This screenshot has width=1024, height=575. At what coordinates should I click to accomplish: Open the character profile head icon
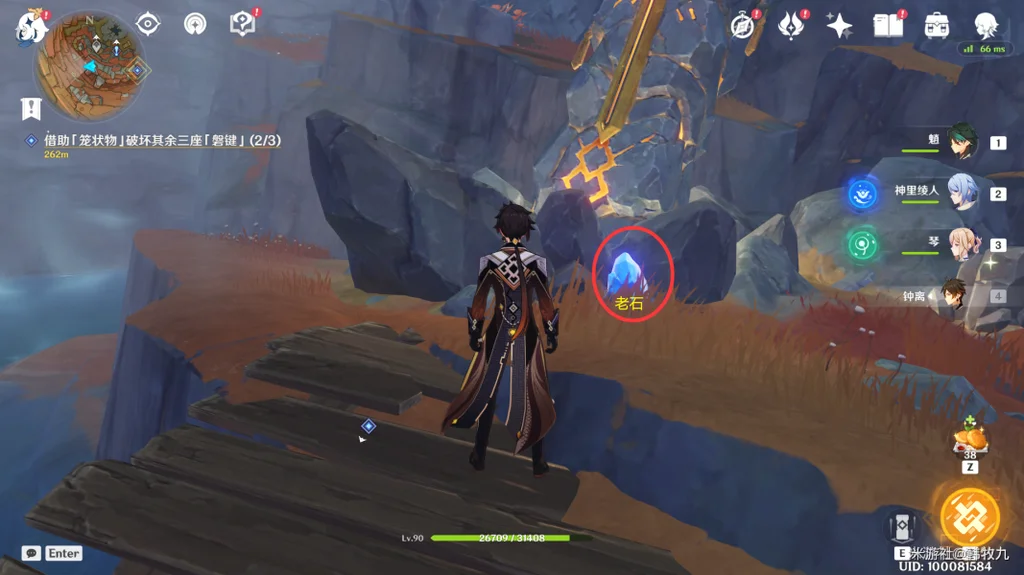(x=986, y=25)
